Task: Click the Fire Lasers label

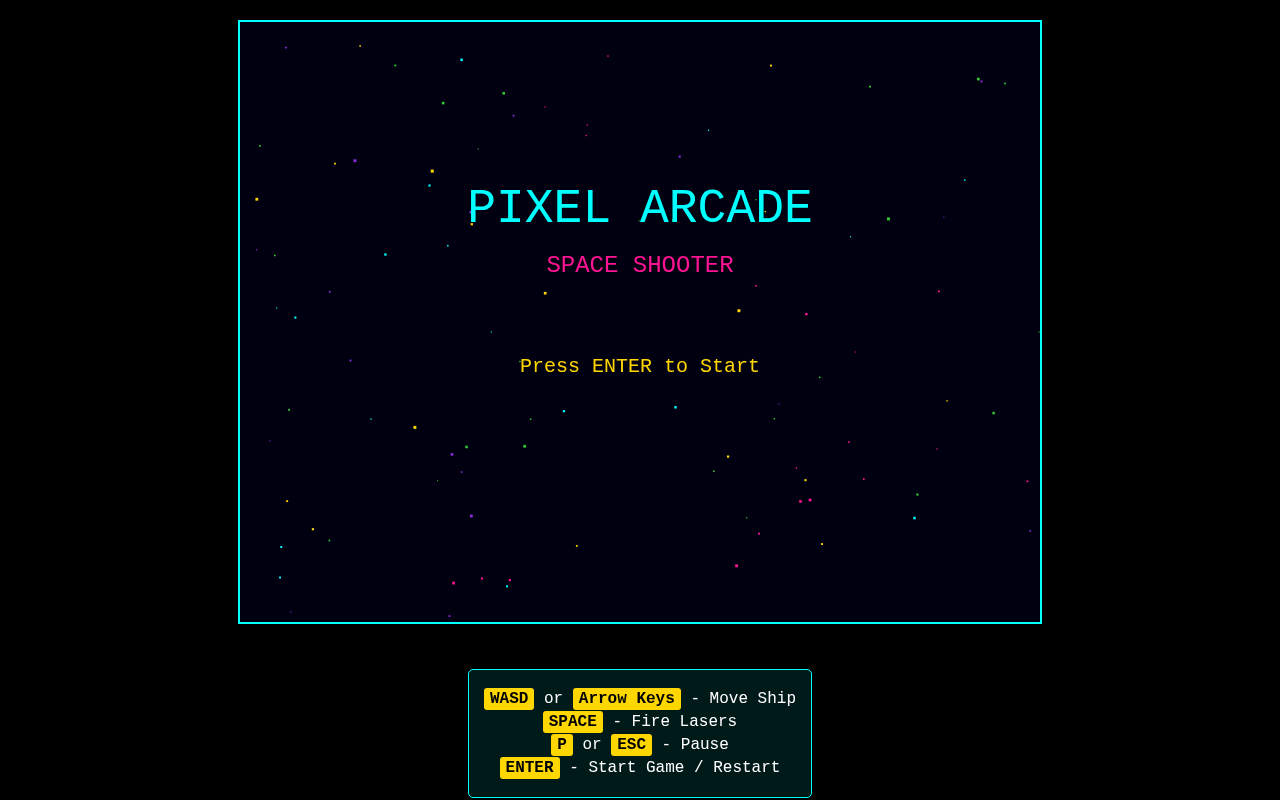Action: (x=684, y=720)
